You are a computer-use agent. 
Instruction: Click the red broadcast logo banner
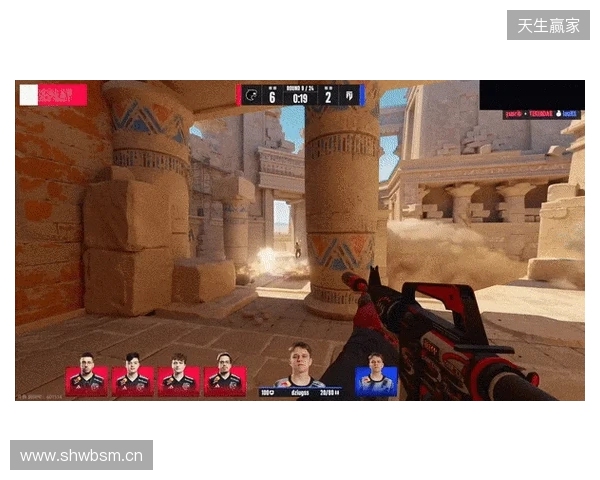click(53, 95)
